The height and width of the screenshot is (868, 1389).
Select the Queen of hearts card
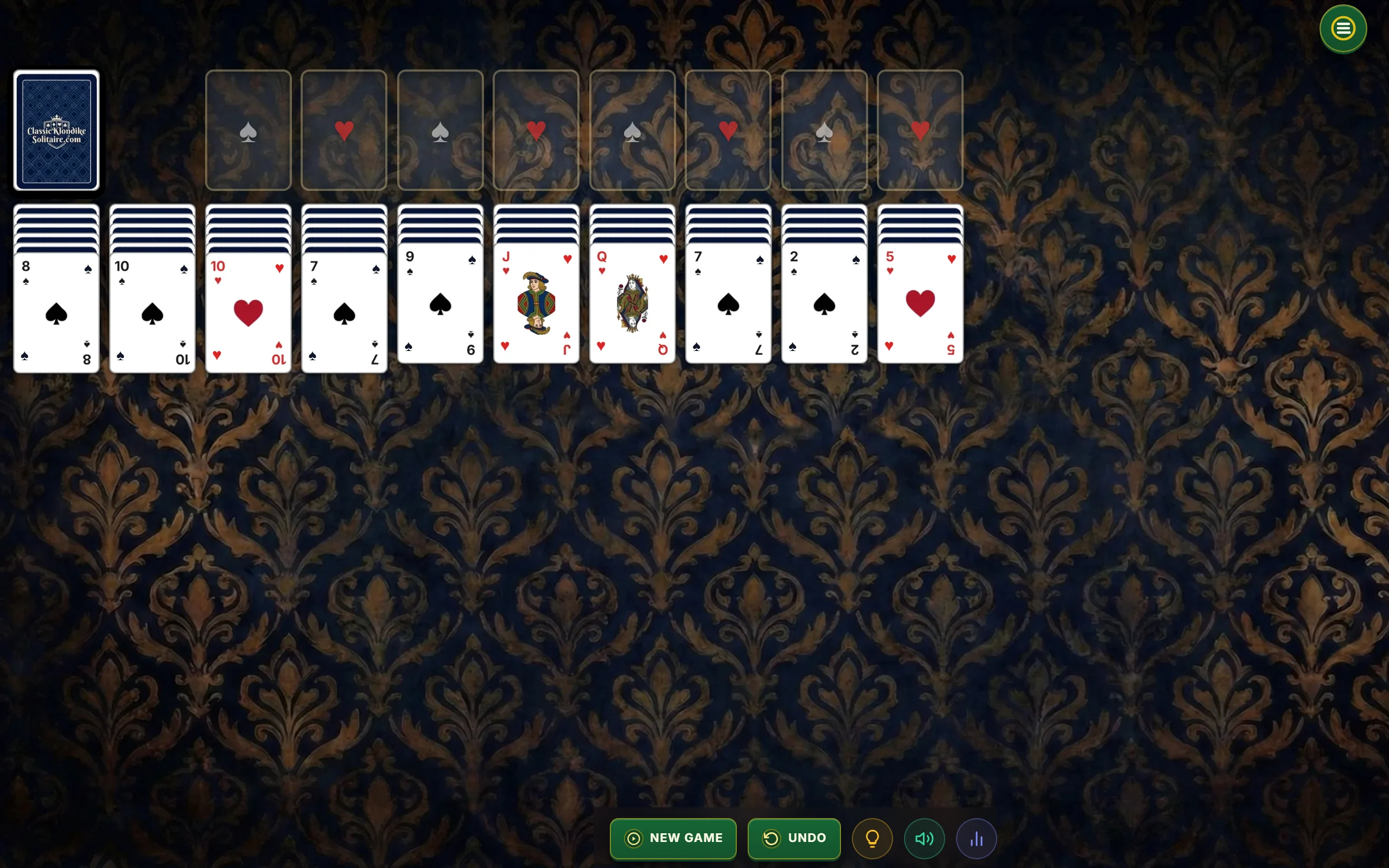632,304
